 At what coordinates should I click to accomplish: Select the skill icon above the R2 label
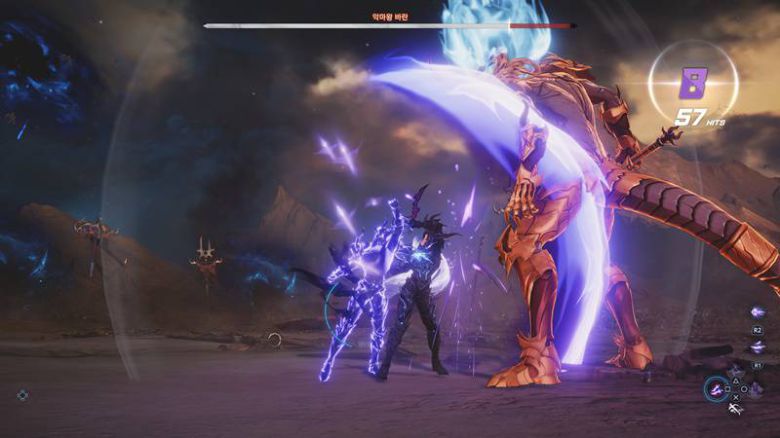(x=757, y=312)
